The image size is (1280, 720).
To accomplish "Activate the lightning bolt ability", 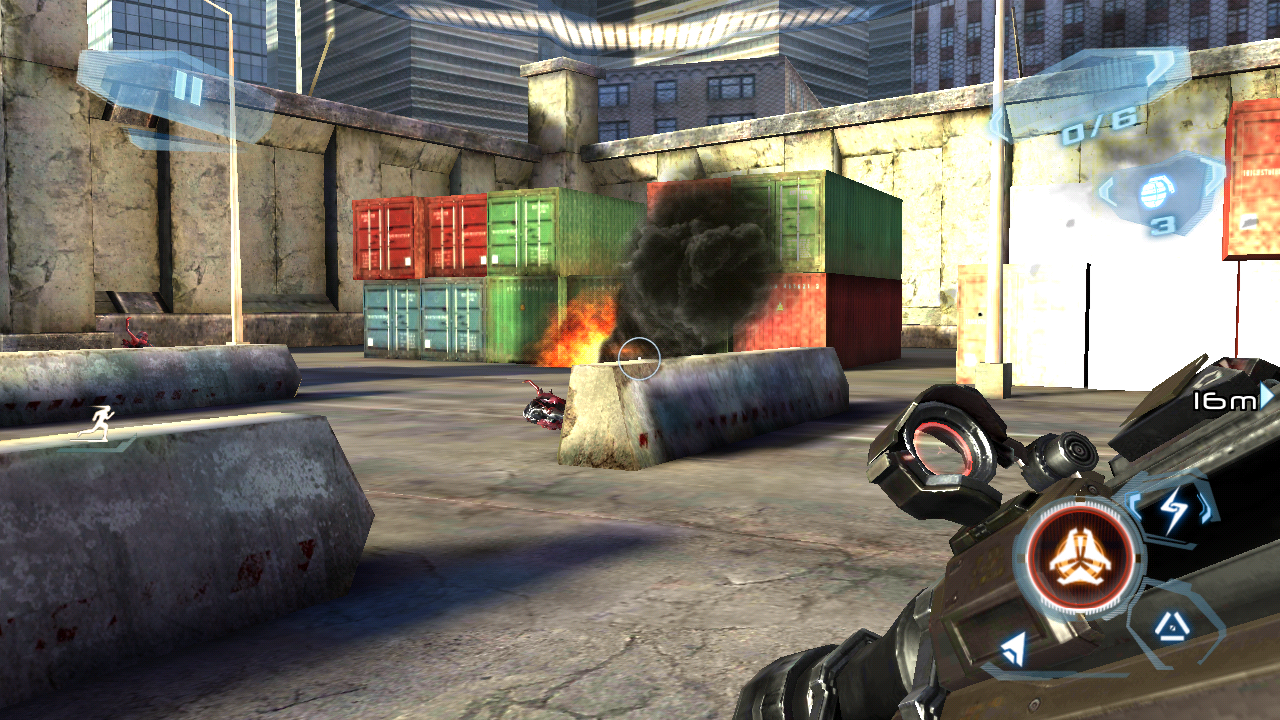I will 1174,510.
